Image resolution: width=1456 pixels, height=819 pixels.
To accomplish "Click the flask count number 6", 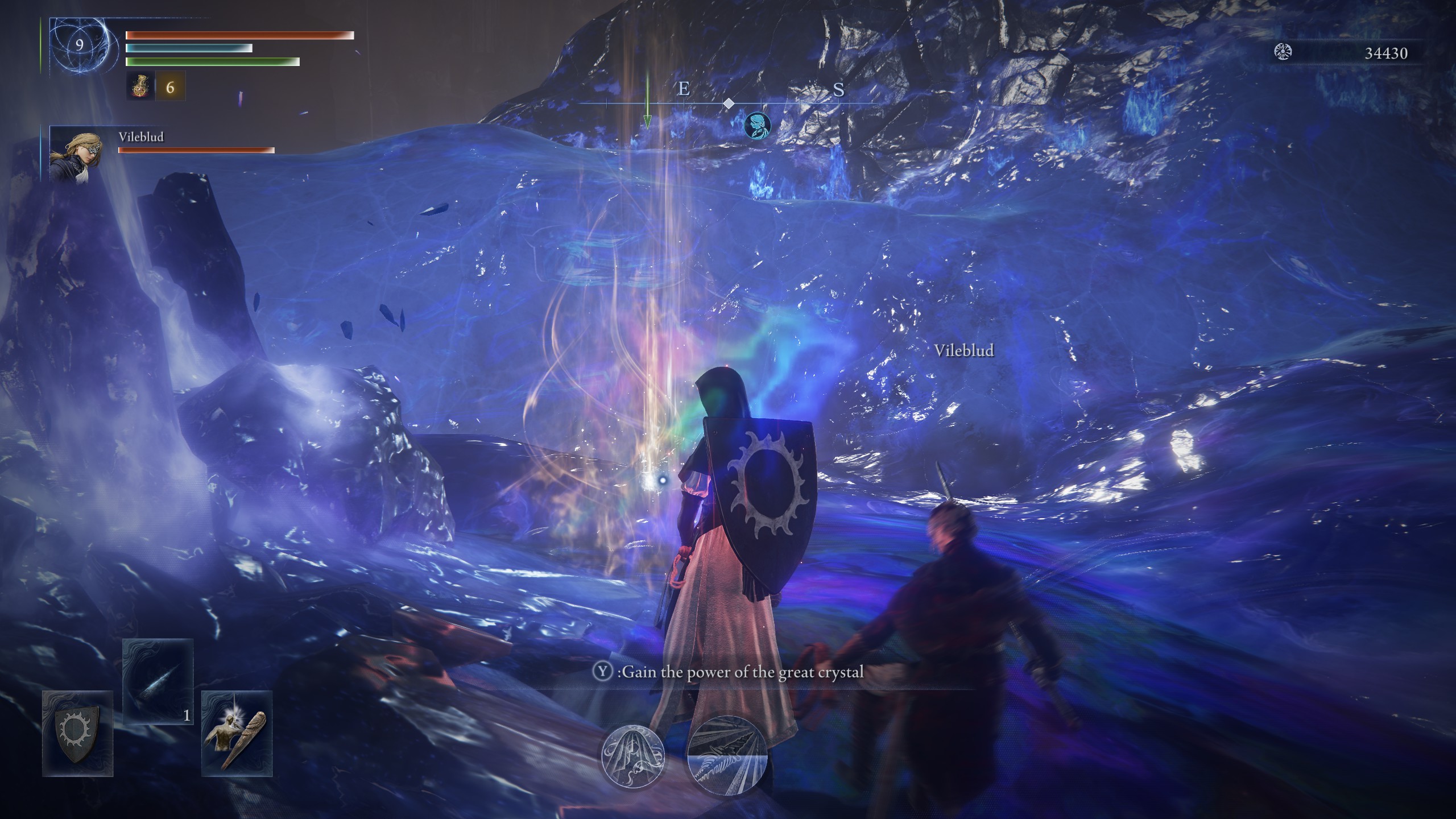I will pyautogui.click(x=169, y=88).
